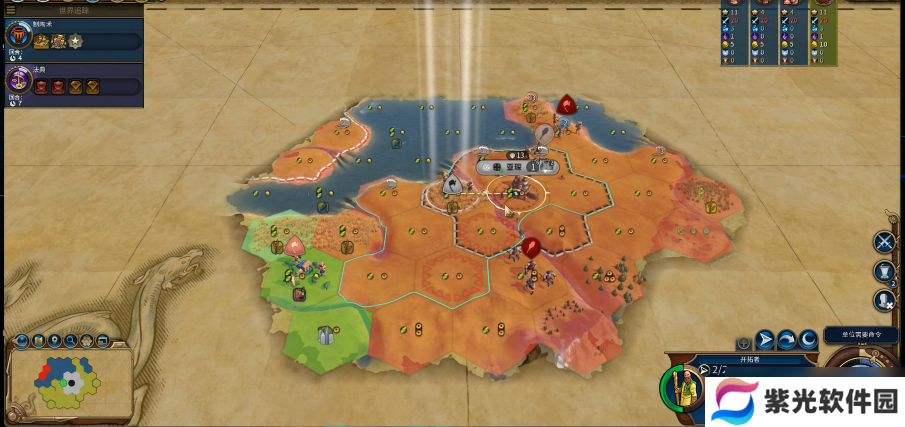Click the minimap

(x=70, y=382)
